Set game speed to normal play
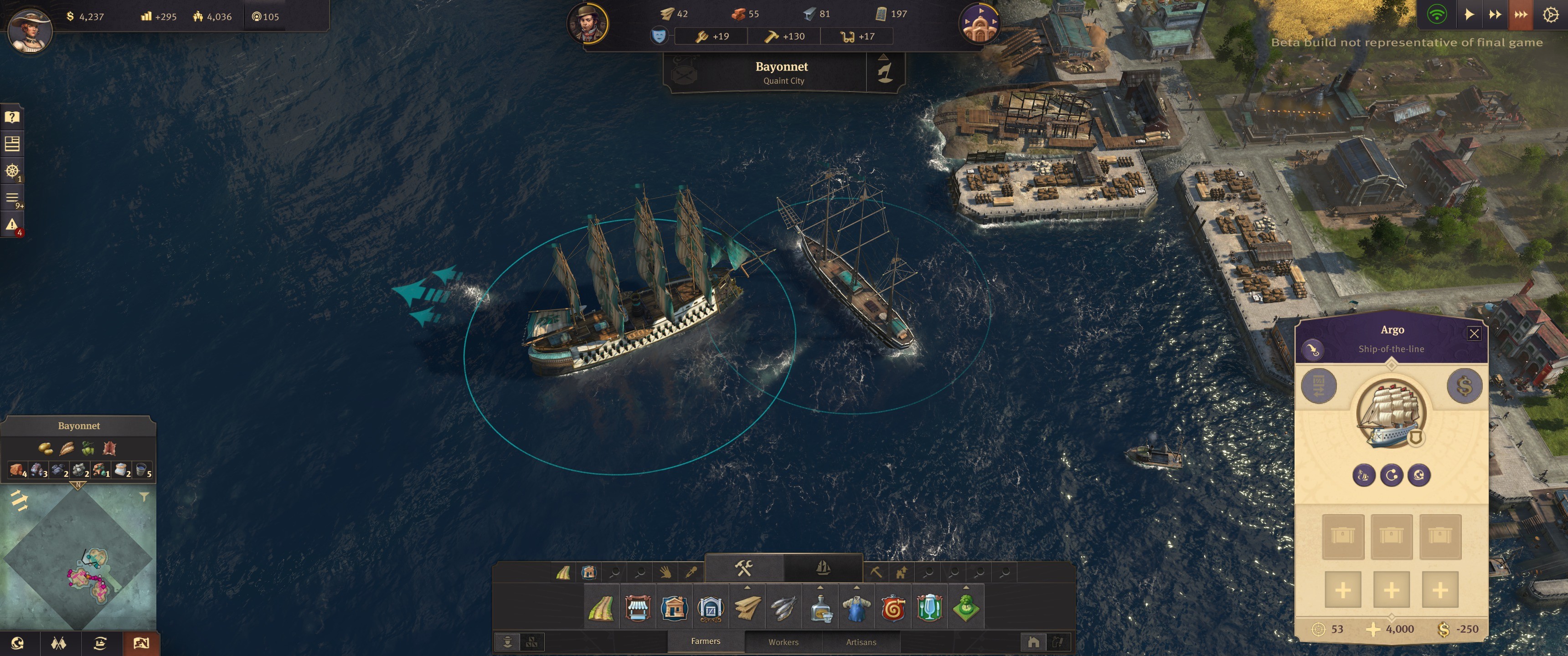The height and width of the screenshot is (656, 1568). tap(1469, 15)
